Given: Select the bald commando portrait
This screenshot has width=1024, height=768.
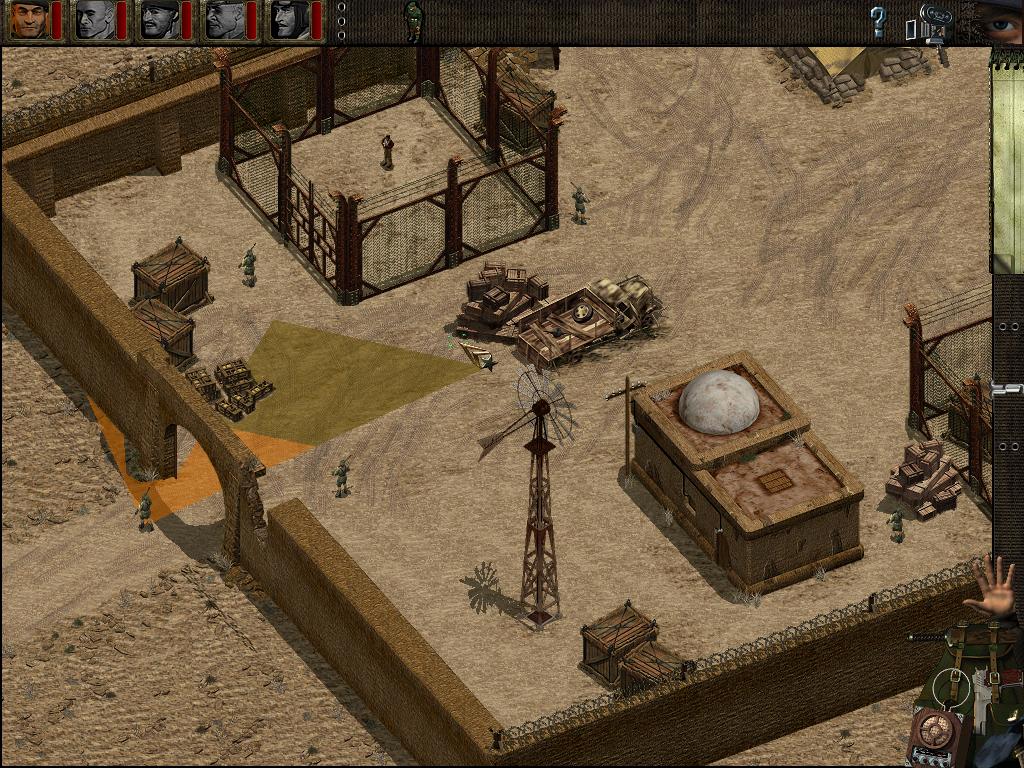Looking at the screenshot, I should click(95, 20).
